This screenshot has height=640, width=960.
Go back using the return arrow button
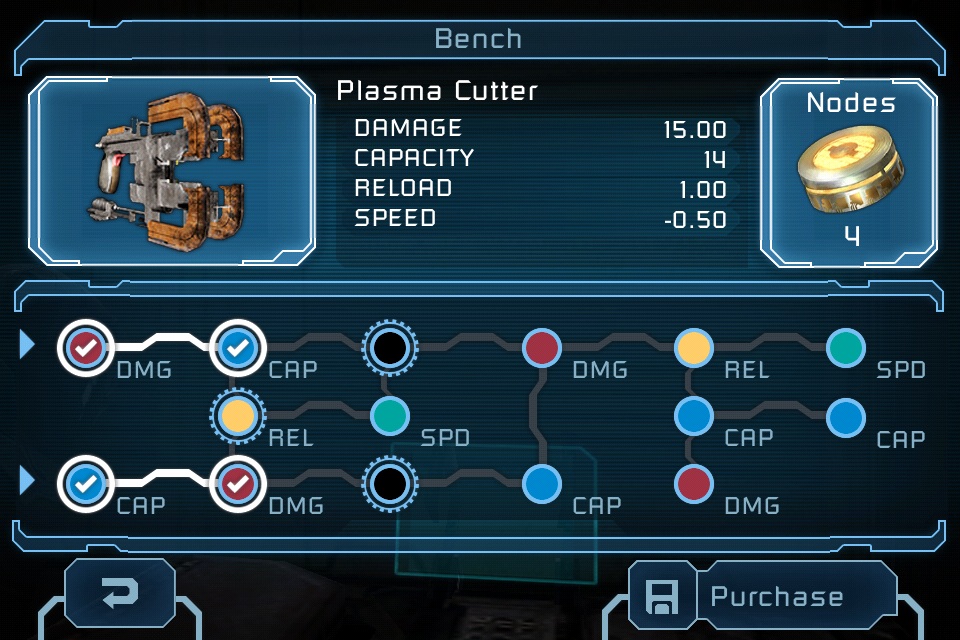(120, 596)
